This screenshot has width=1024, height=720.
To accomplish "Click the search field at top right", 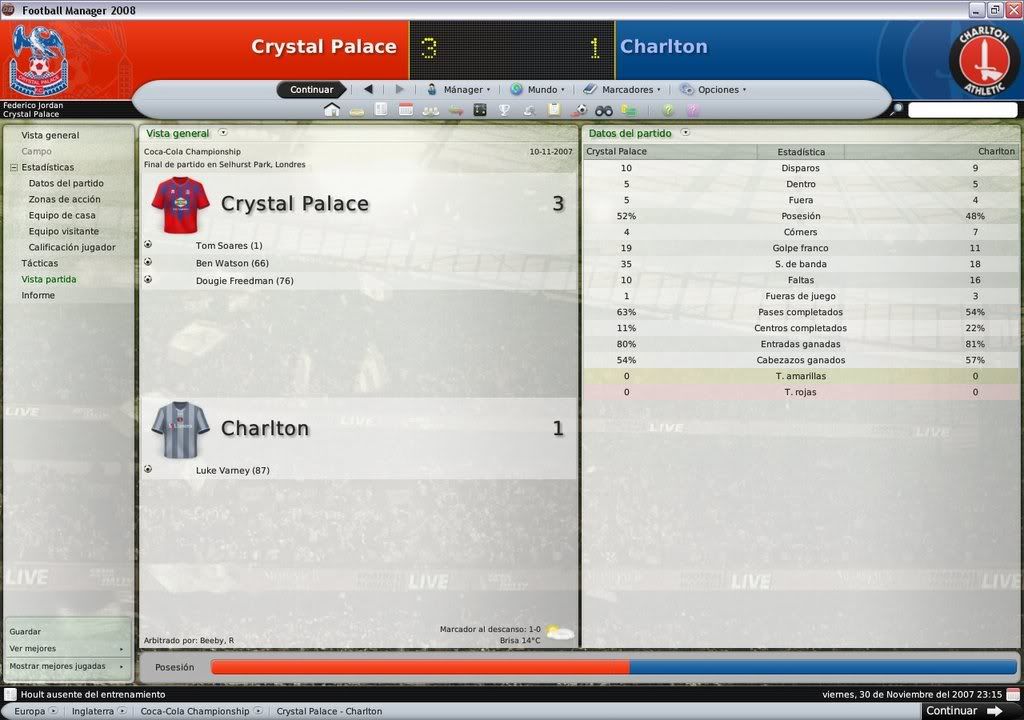I will (x=962, y=110).
